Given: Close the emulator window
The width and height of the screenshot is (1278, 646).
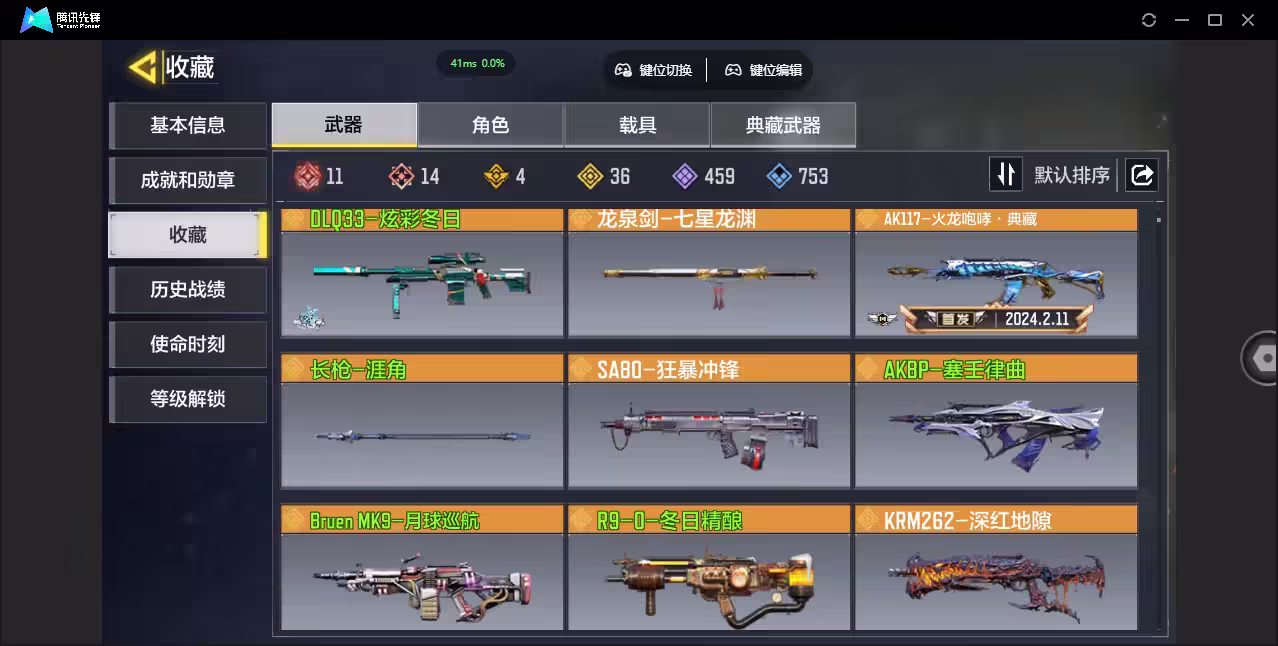Looking at the screenshot, I should [x=1248, y=20].
